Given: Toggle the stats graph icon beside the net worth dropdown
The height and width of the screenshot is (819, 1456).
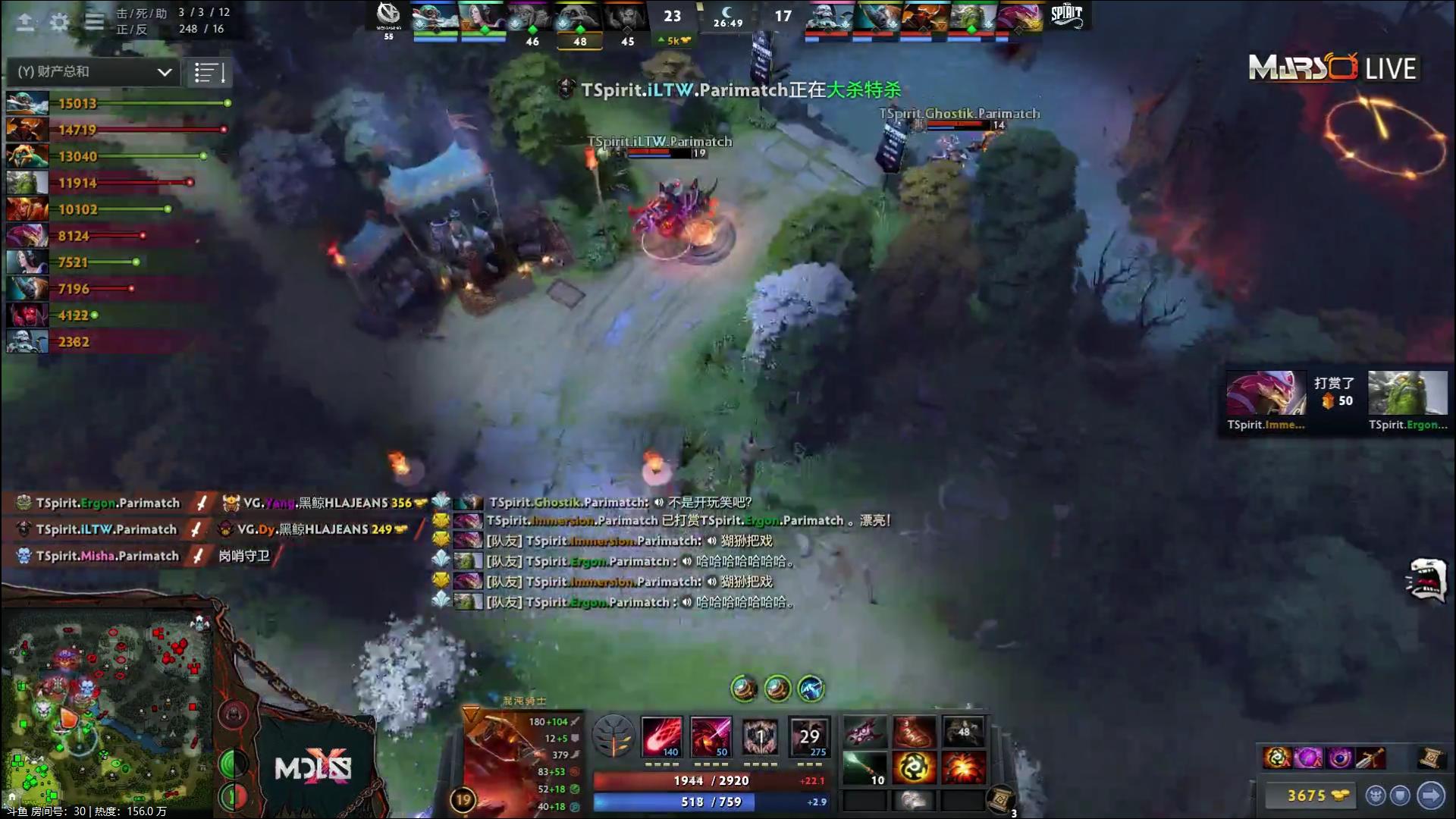Looking at the screenshot, I should (x=209, y=72).
